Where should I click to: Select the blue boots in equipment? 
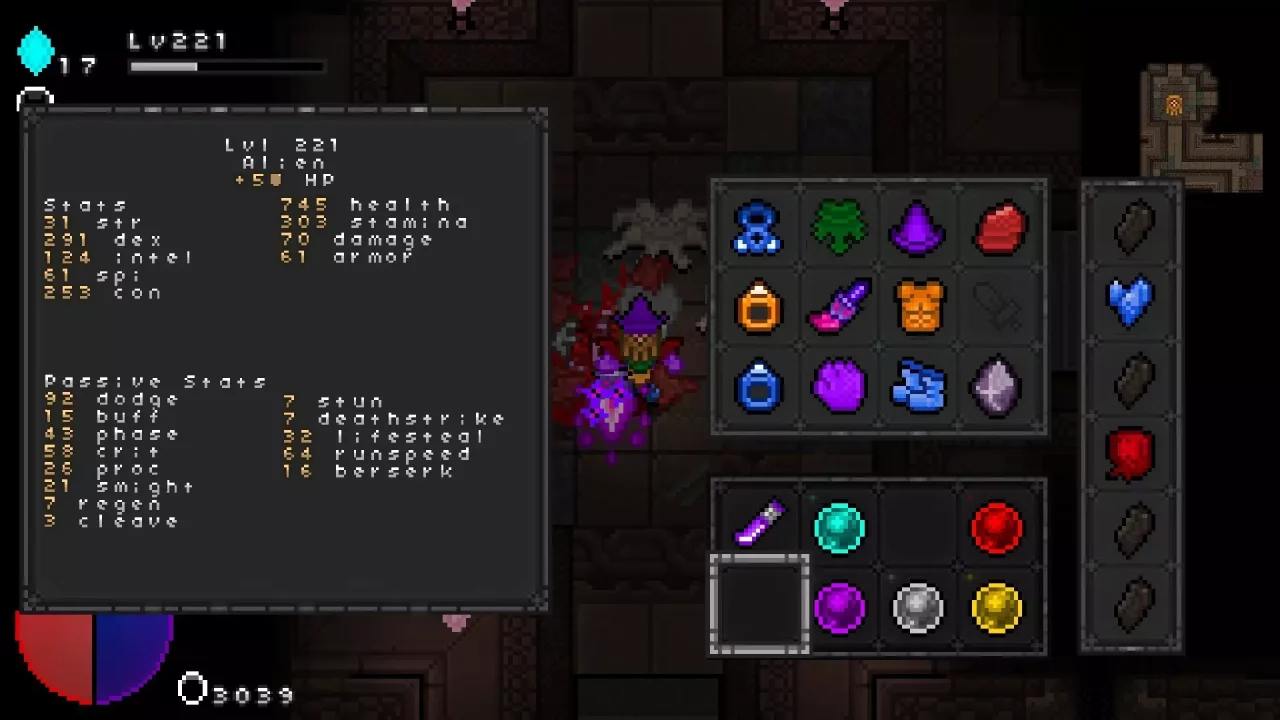coord(918,387)
